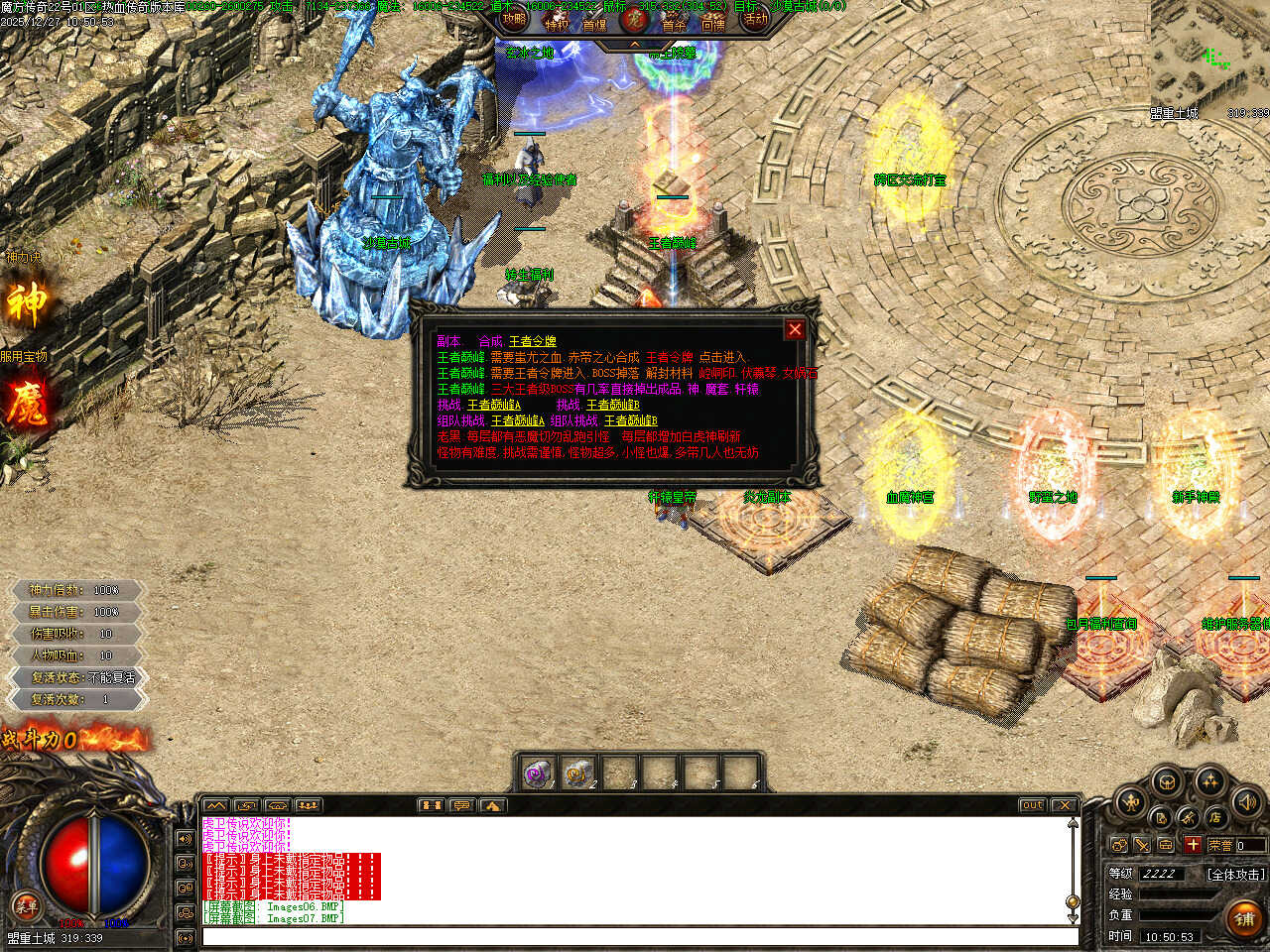Toggle sound with the speaker icon

tap(1246, 801)
